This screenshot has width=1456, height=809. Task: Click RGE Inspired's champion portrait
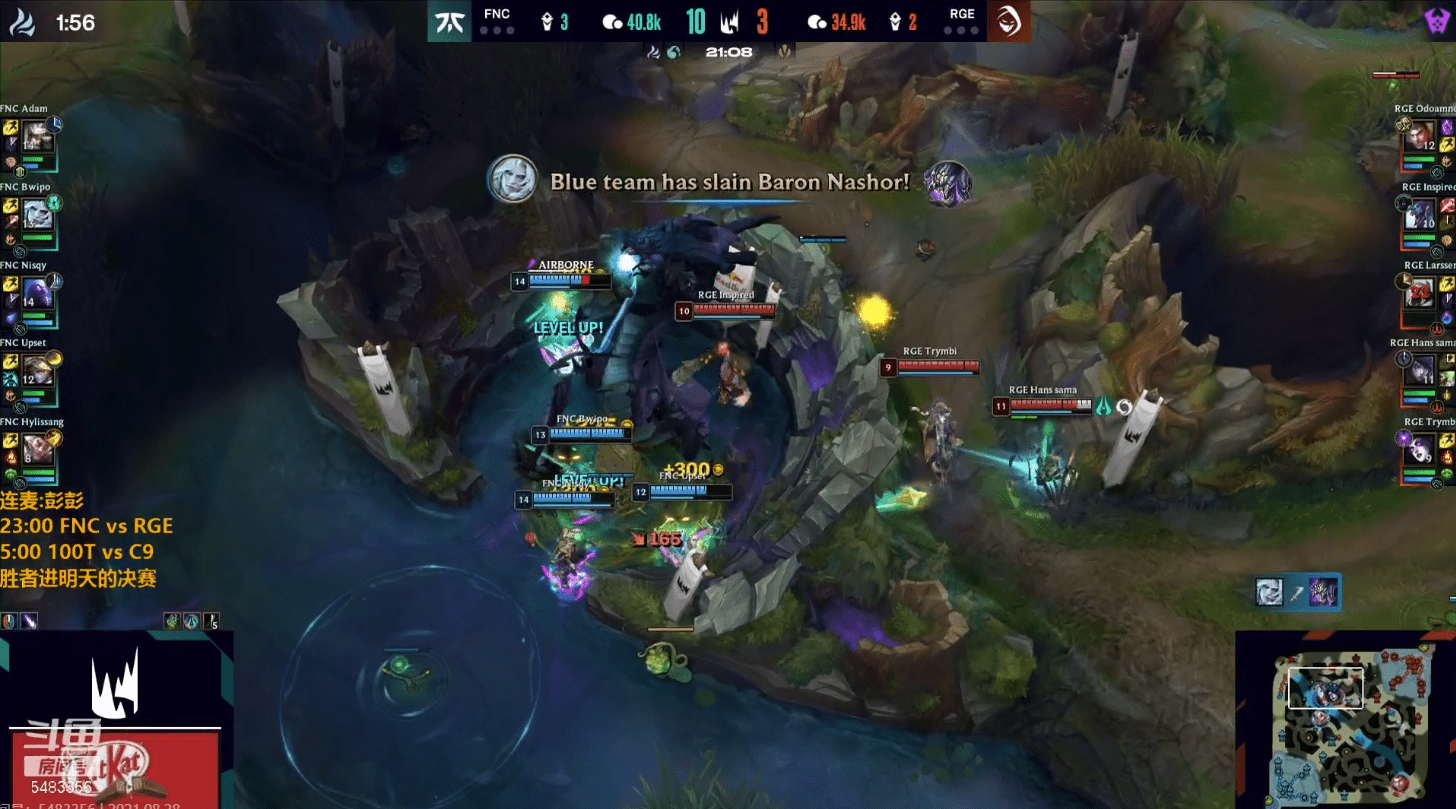click(1420, 215)
